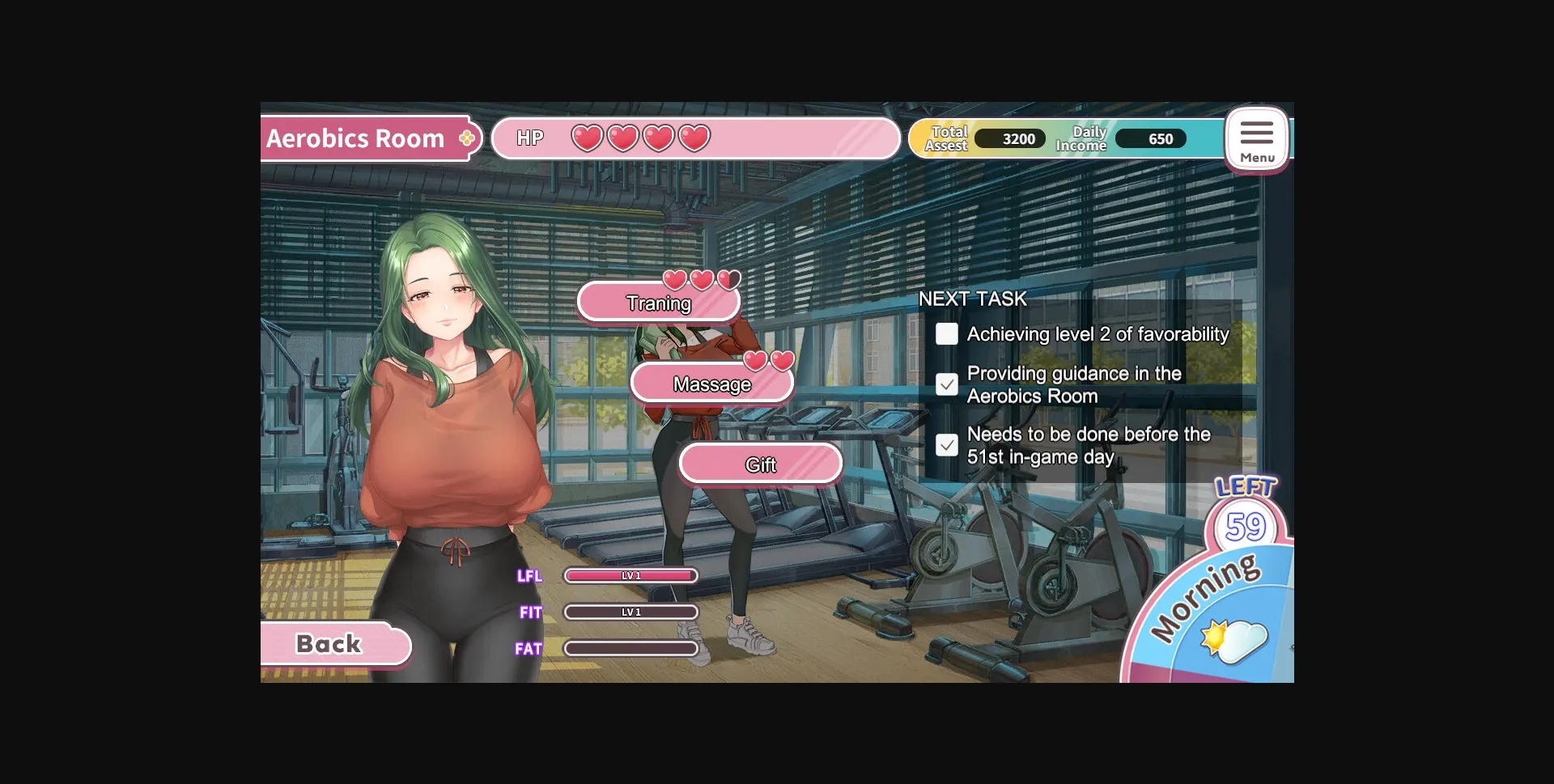Check 'Achieving level 2 of favorability'
This screenshot has width=1554, height=784.
click(x=946, y=333)
